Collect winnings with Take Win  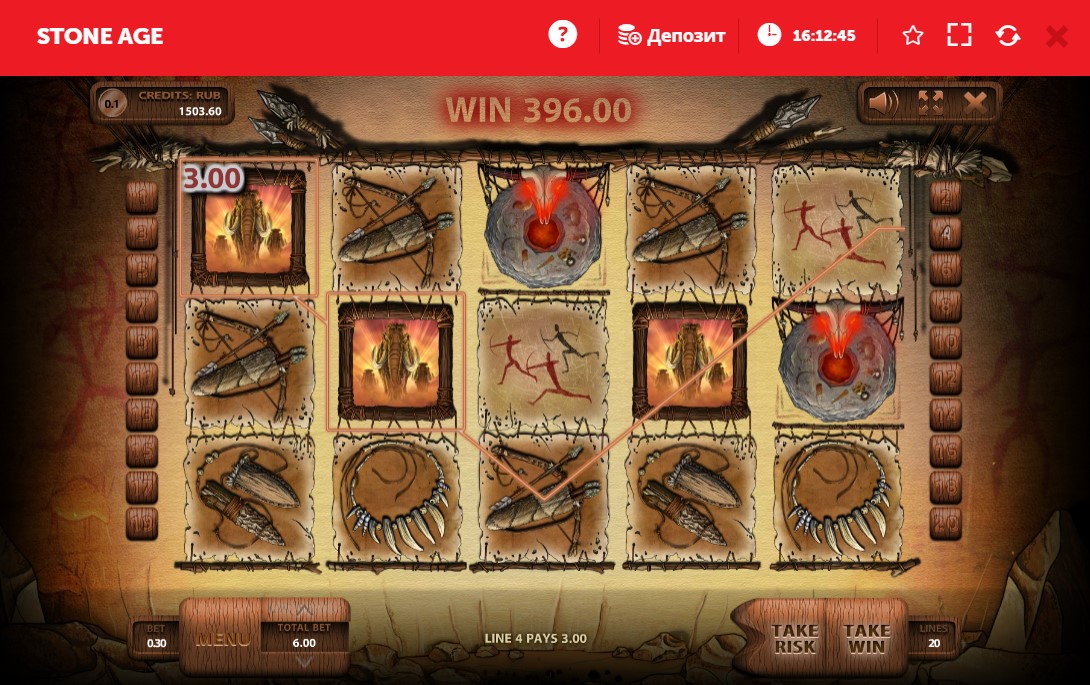click(866, 637)
